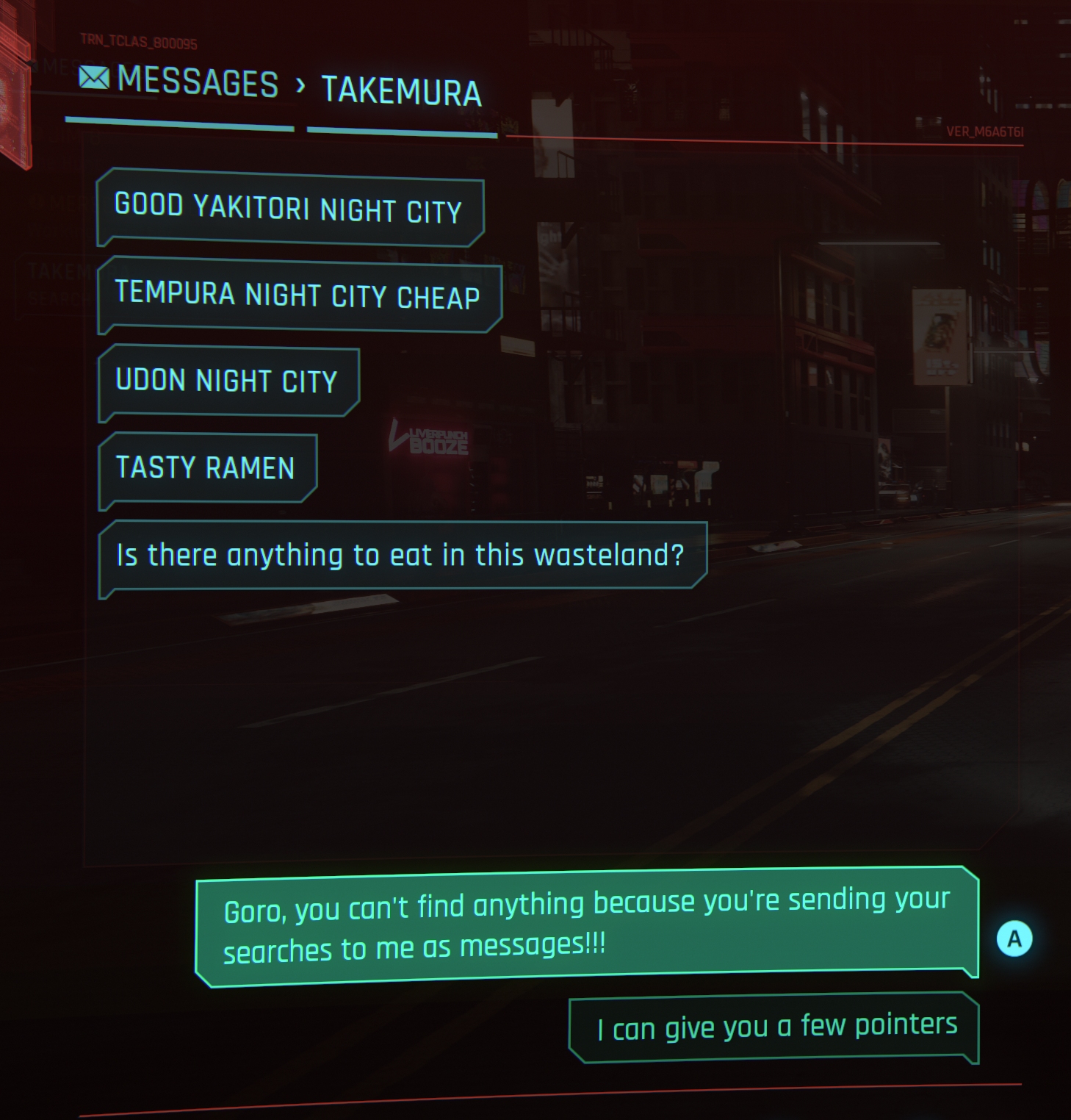Viewport: 1071px width, 1120px height.
Task: Click the "Tempura Night City Cheap" message
Action: pyautogui.click(x=298, y=295)
